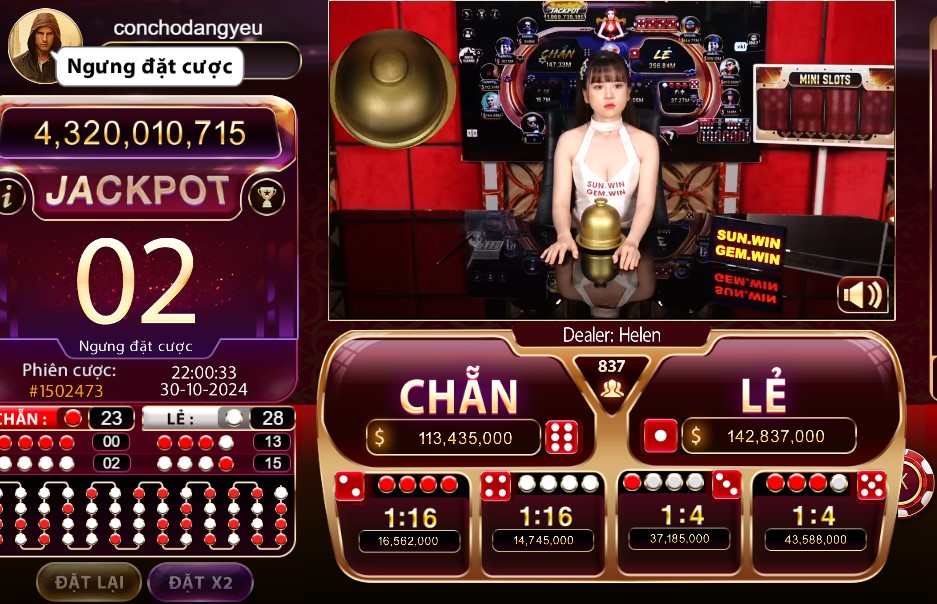Double the bet with ĐẶT X2
The width and height of the screenshot is (937, 604).
pos(200,582)
